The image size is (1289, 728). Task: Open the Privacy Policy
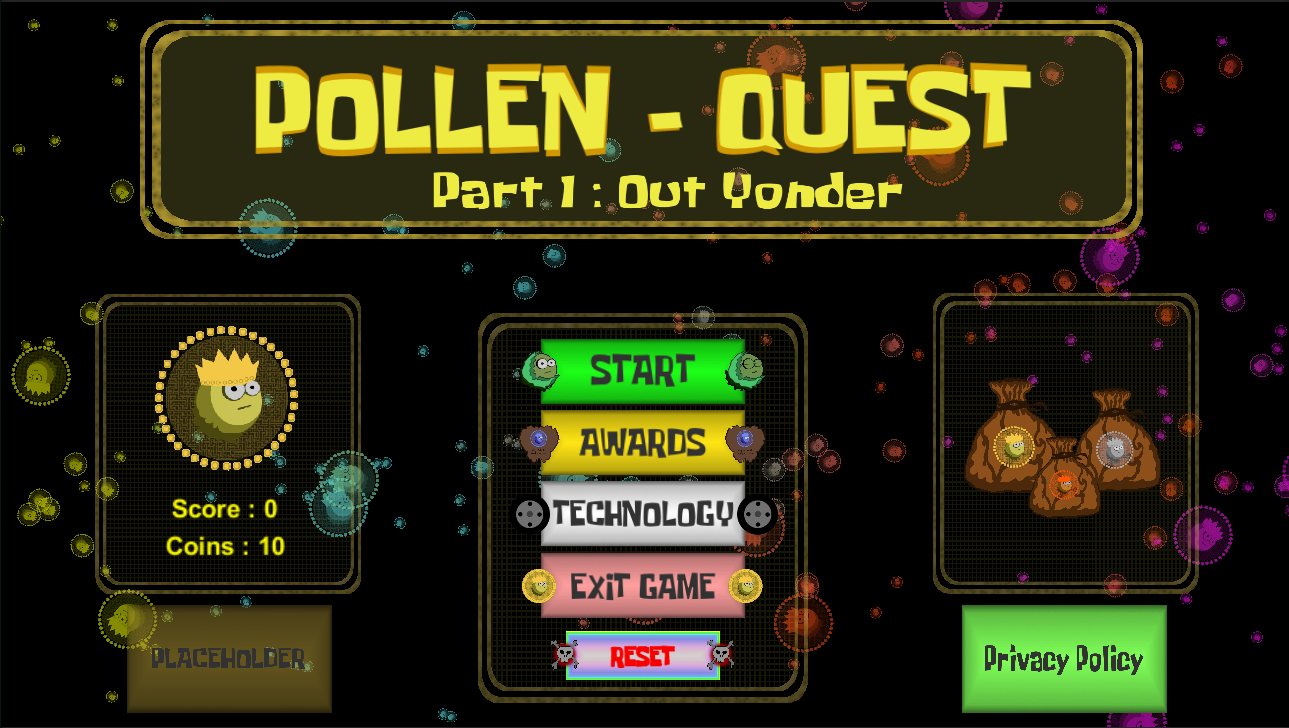click(1063, 660)
